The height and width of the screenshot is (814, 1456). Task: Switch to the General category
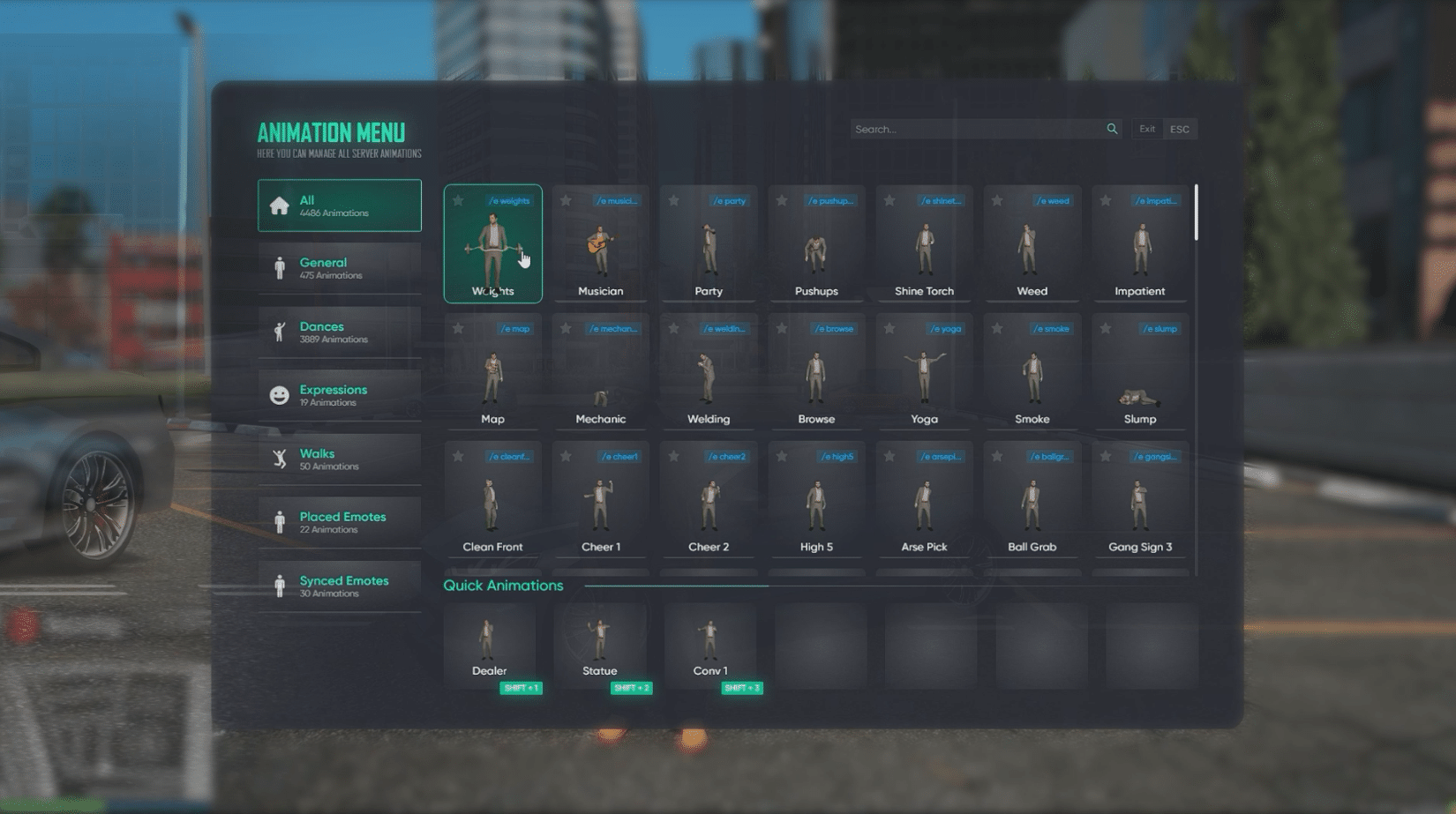pyautogui.click(x=339, y=268)
